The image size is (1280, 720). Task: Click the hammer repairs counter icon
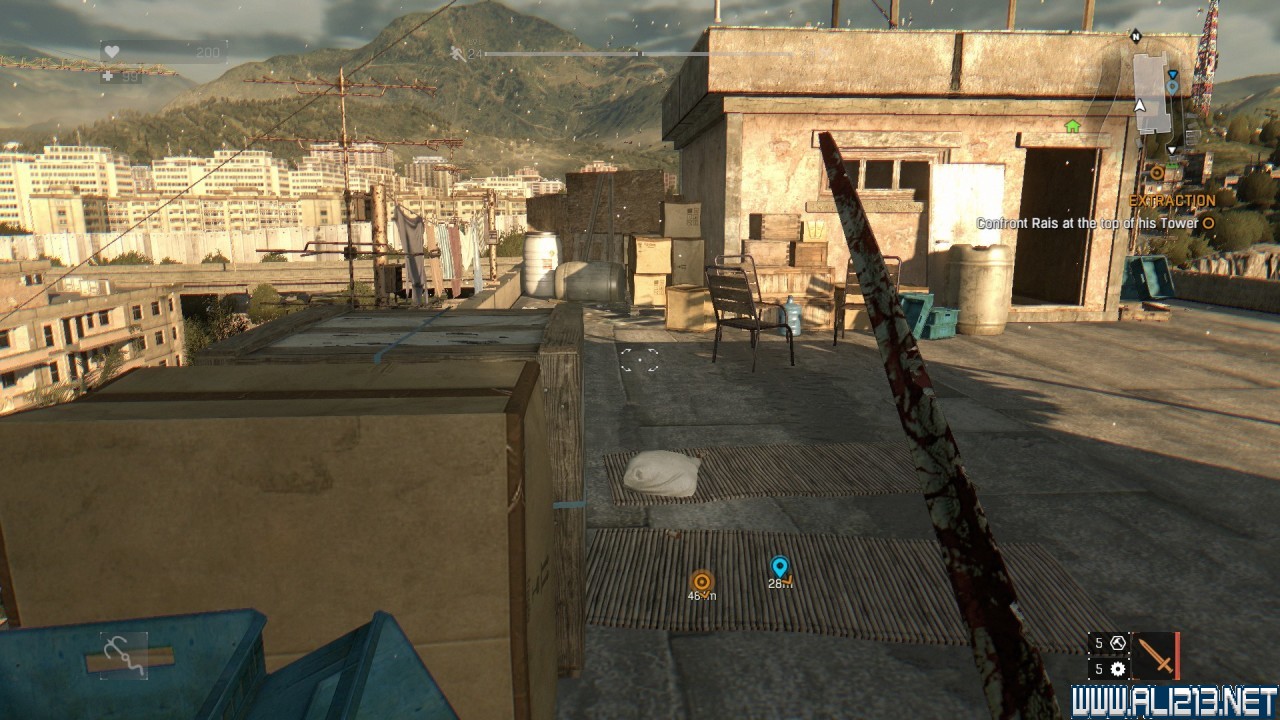point(1118,643)
